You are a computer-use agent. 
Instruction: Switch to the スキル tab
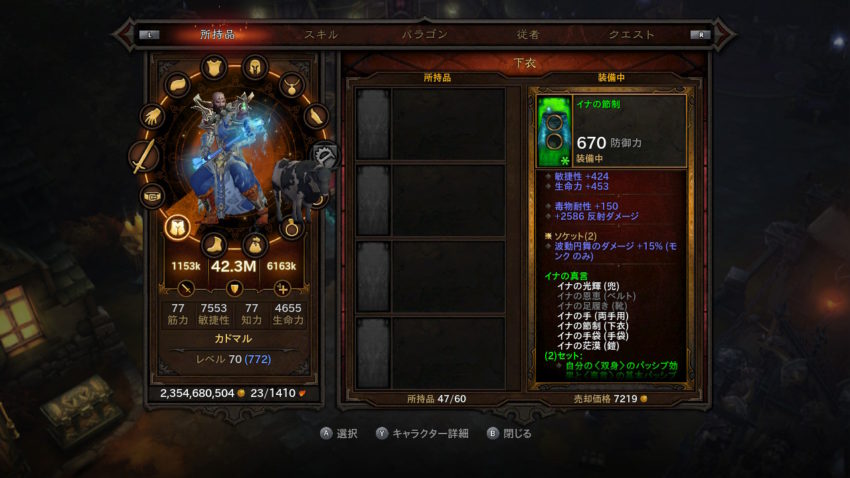point(321,34)
